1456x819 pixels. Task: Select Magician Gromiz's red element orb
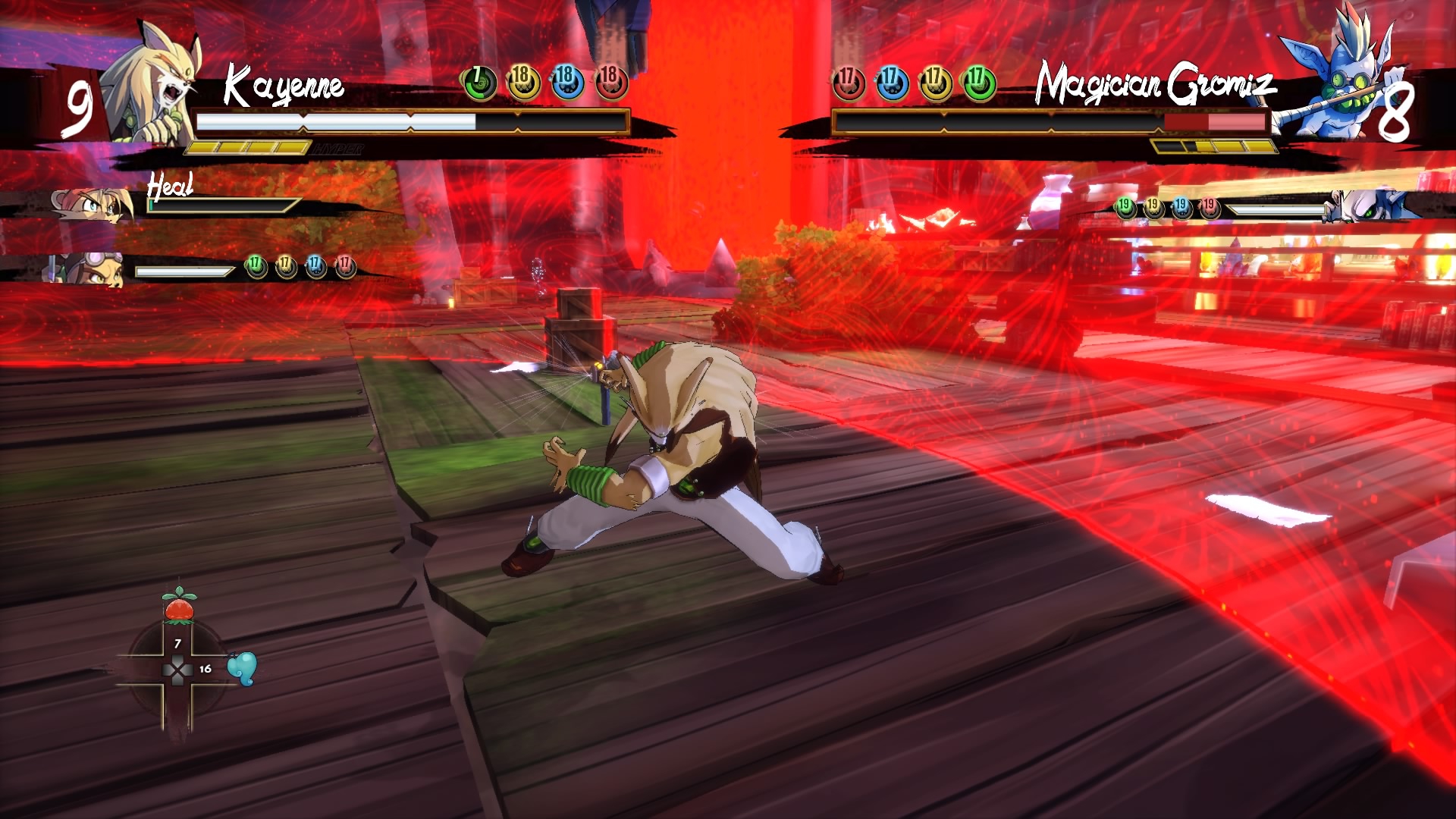pos(849,83)
